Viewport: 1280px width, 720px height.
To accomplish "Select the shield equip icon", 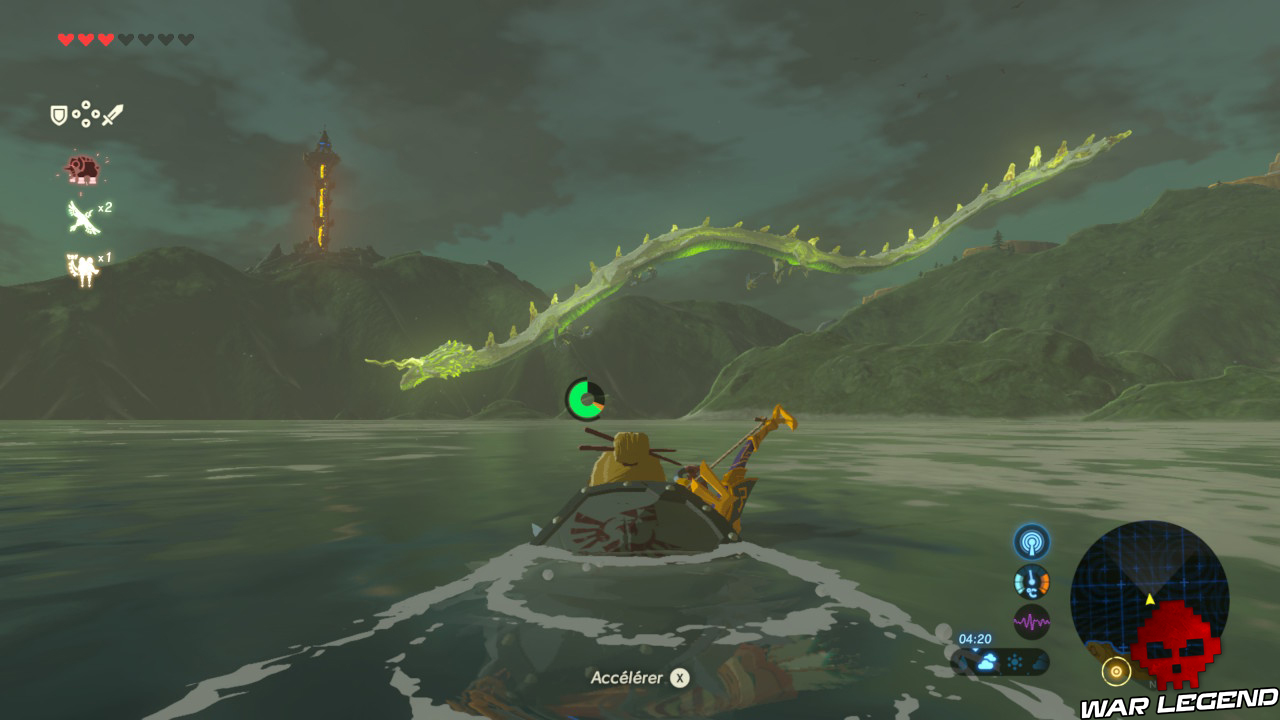I will coord(57,114).
